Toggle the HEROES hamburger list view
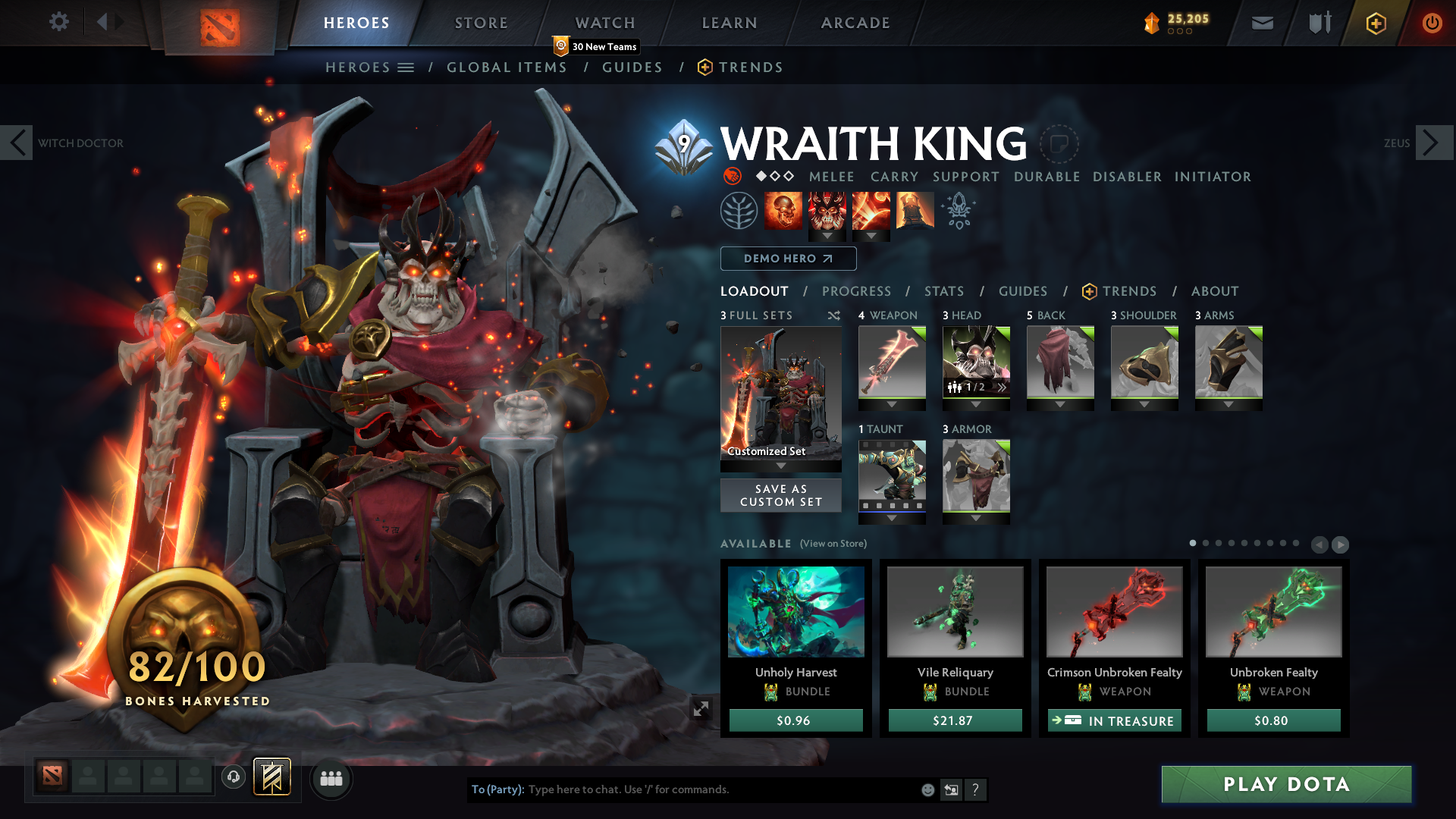1456x819 pixels. tap(407, 67)
